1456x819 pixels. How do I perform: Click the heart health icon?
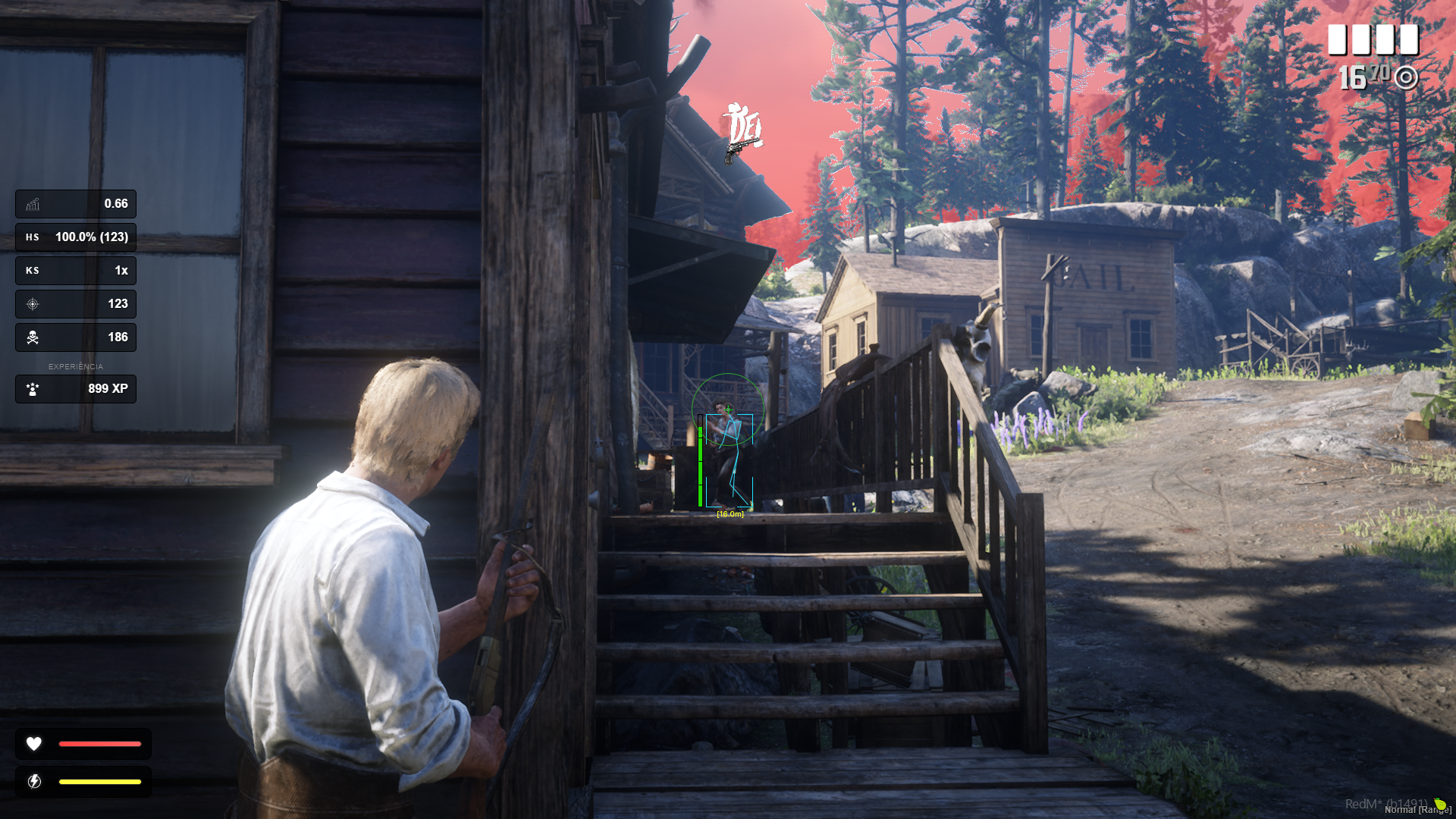click(34, 744)
